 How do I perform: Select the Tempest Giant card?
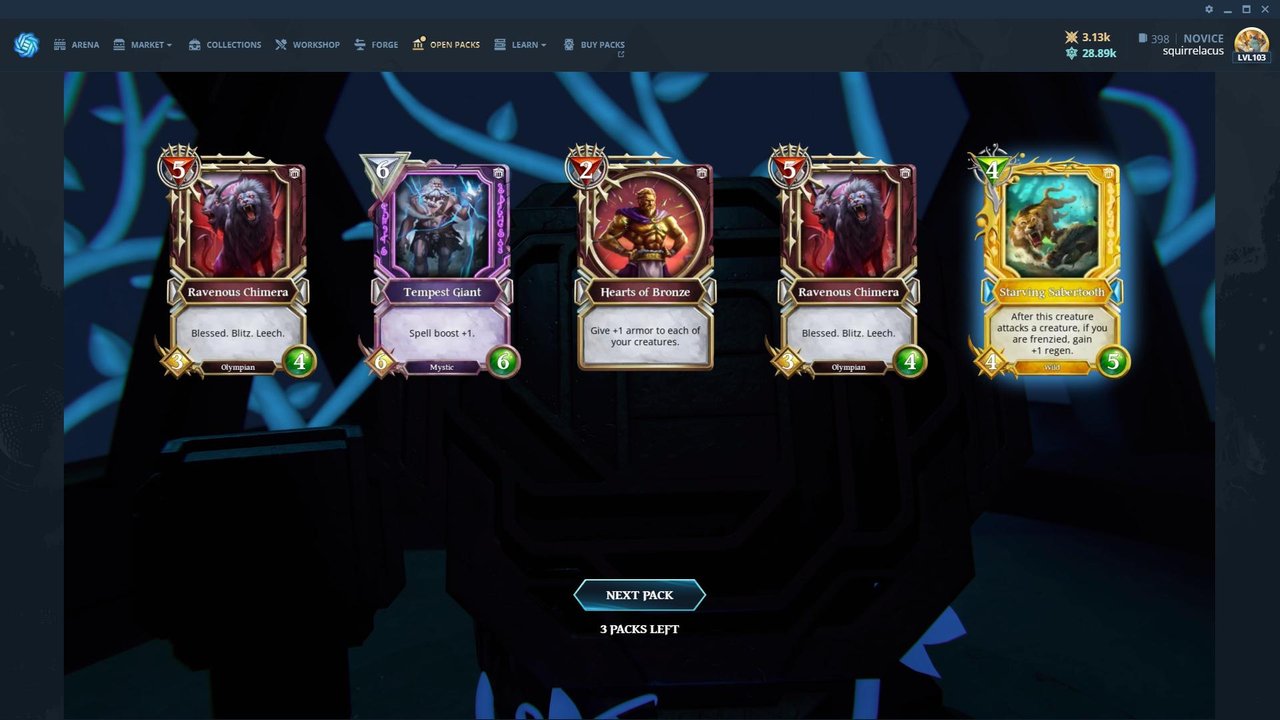(442, 265)
